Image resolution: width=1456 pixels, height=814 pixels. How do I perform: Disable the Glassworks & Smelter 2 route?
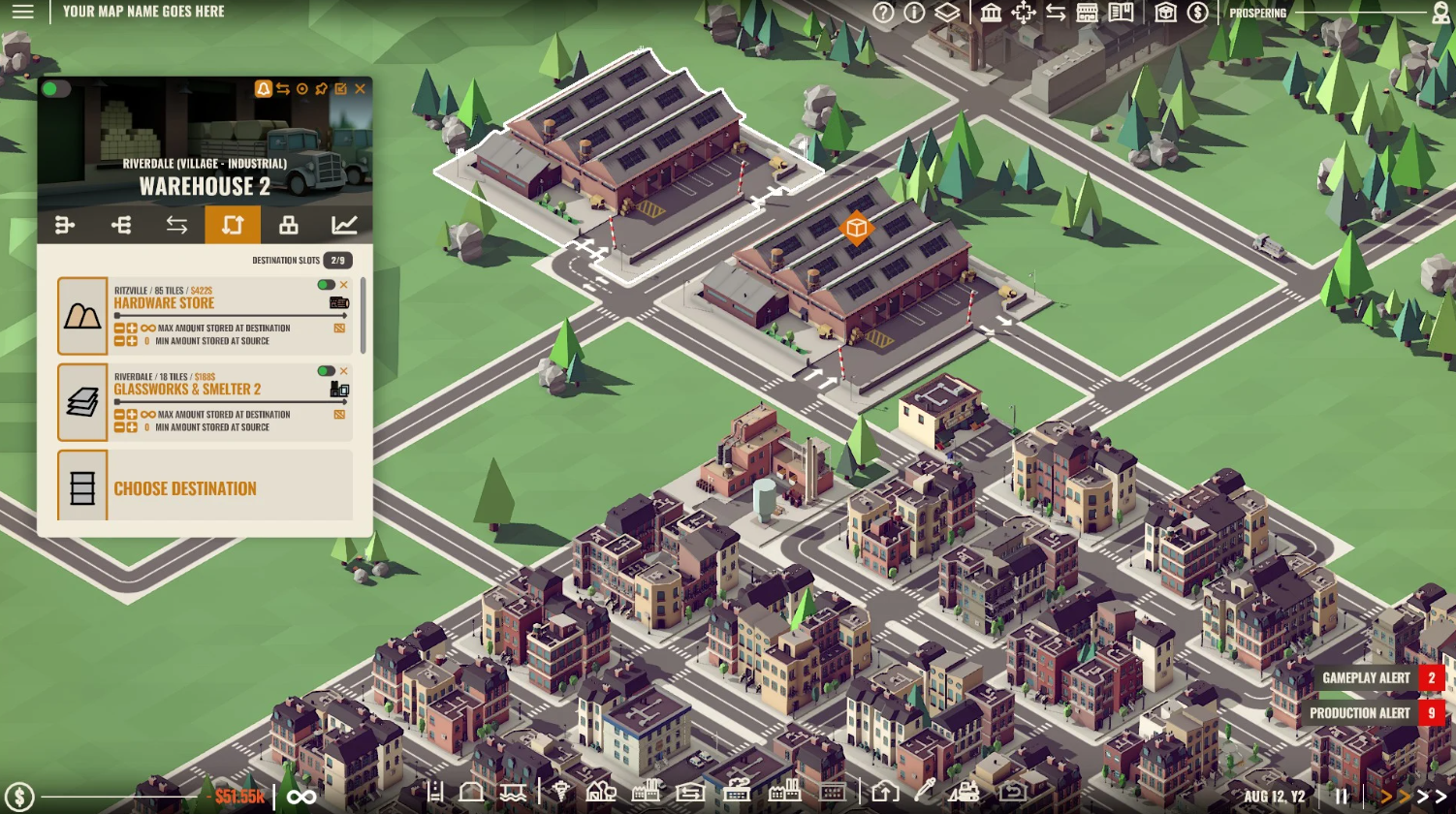point(325,371)
